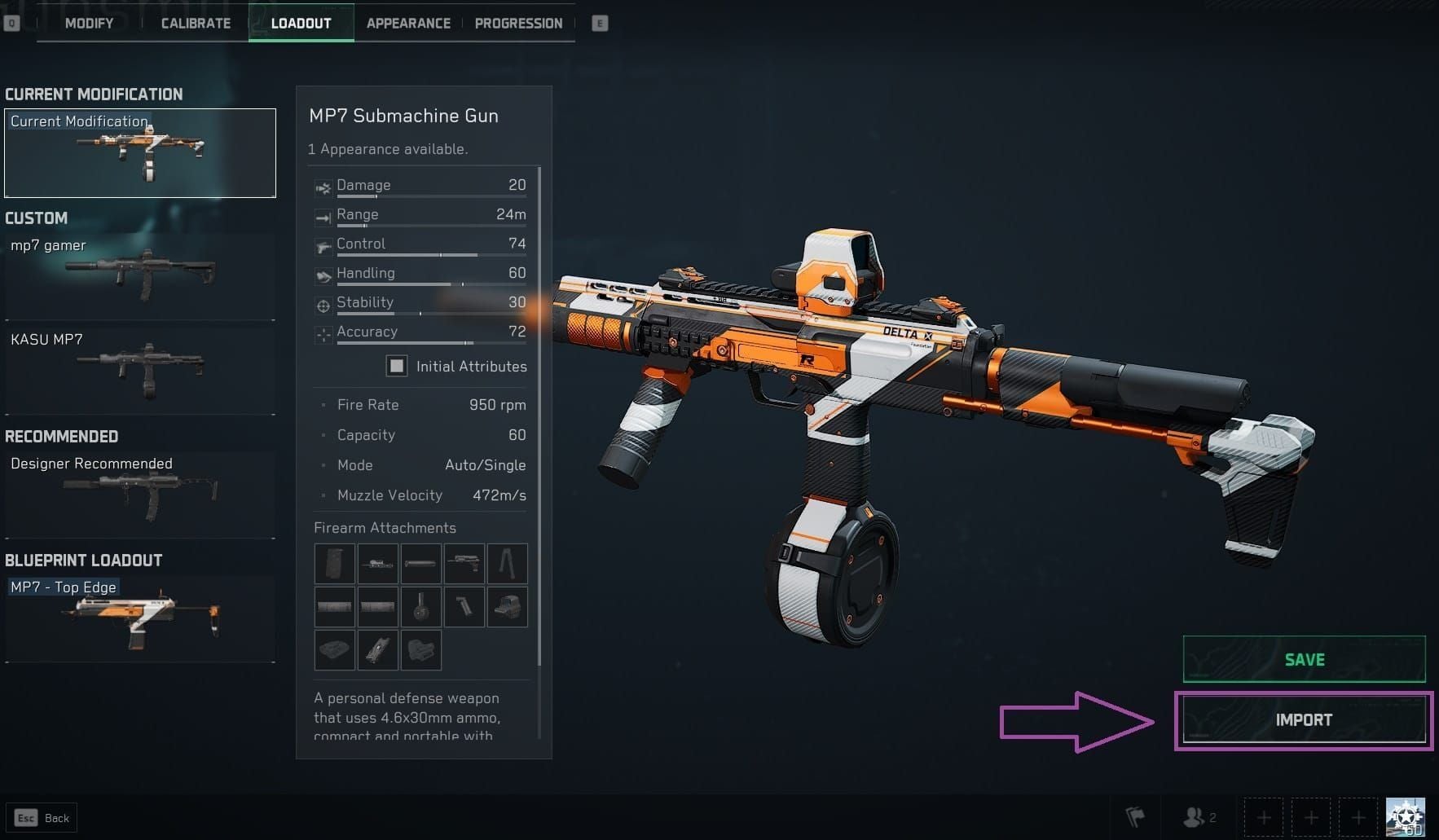1439x840 pixels.
Task: Open the player profile avatar icon
Action: pyautogui.click(x=1406, y=817)
